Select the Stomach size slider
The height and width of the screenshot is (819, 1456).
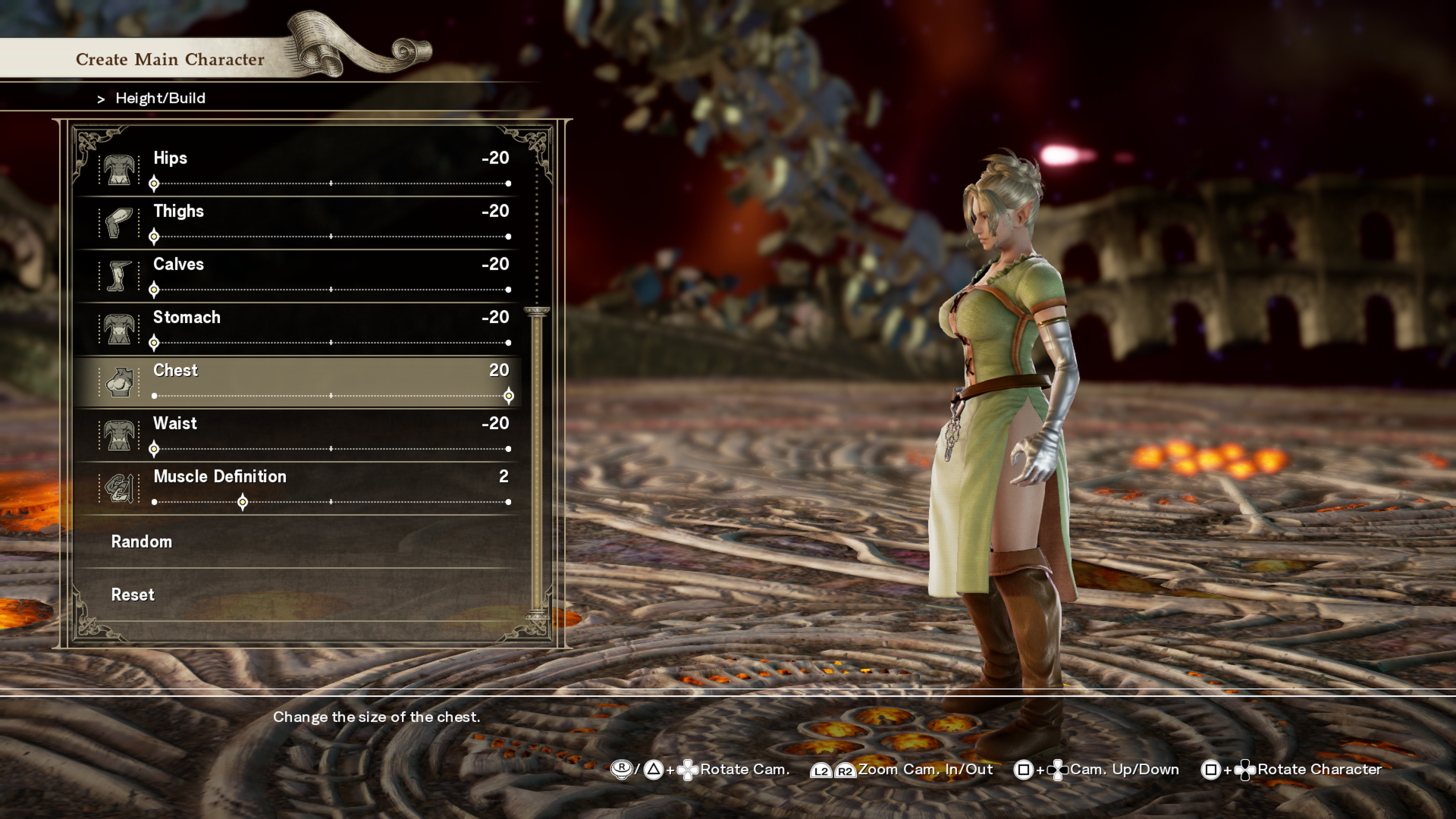click(331, 343)
